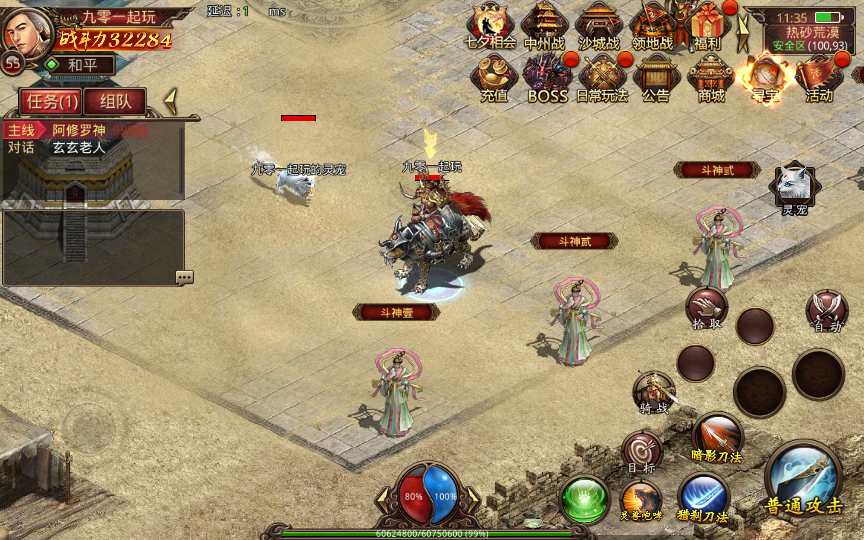Activate the 暗影刀法 skill

click(717, 436)
